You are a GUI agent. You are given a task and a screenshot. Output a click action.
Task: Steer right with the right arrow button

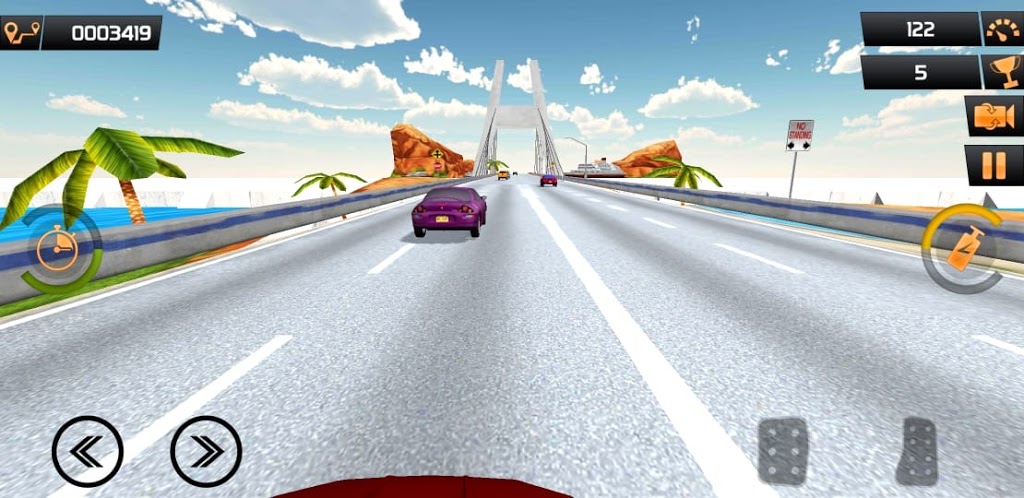point(206,451)
